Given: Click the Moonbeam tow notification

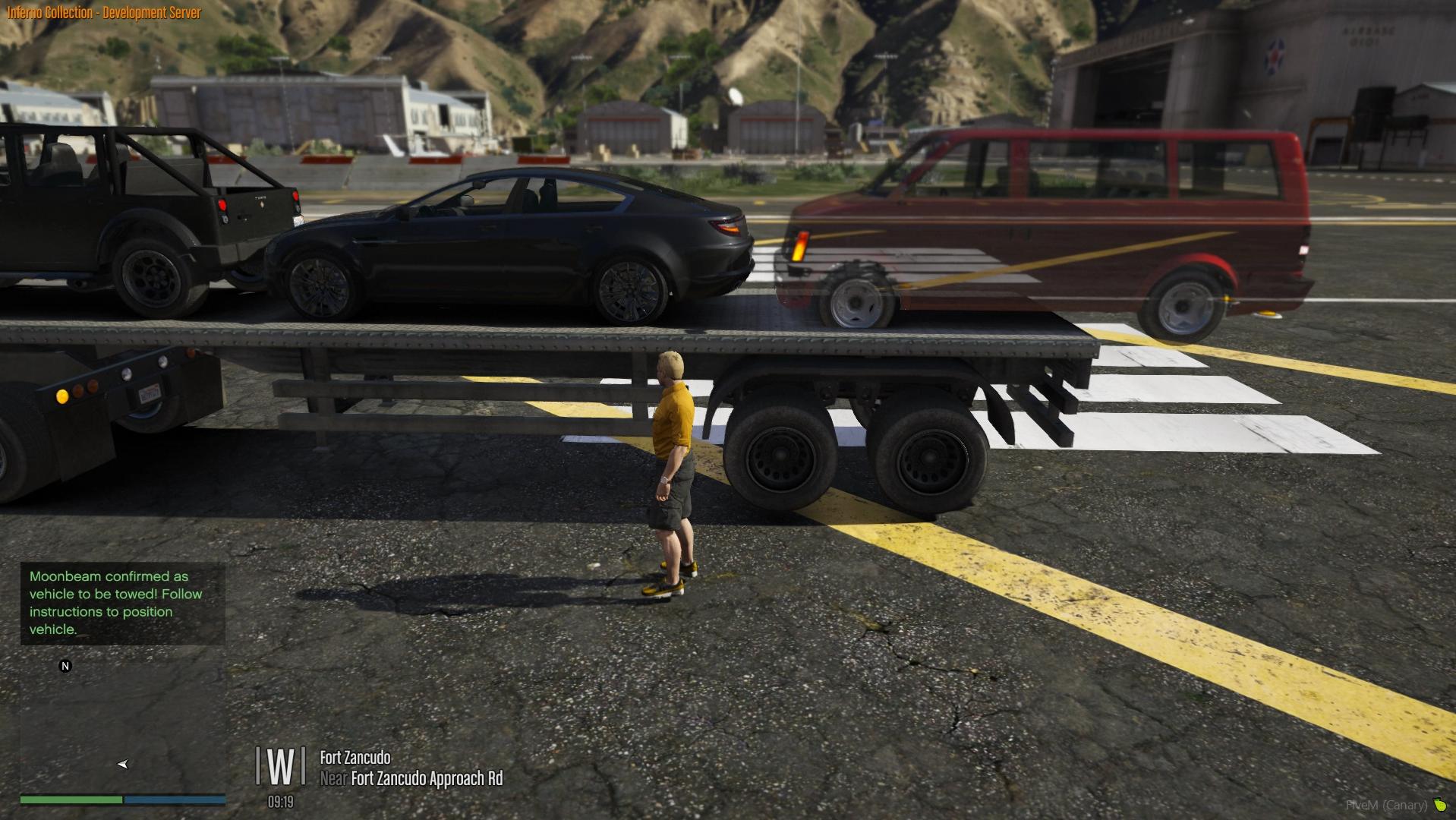Looking at the screenshot, I should (x=122, y=603).
